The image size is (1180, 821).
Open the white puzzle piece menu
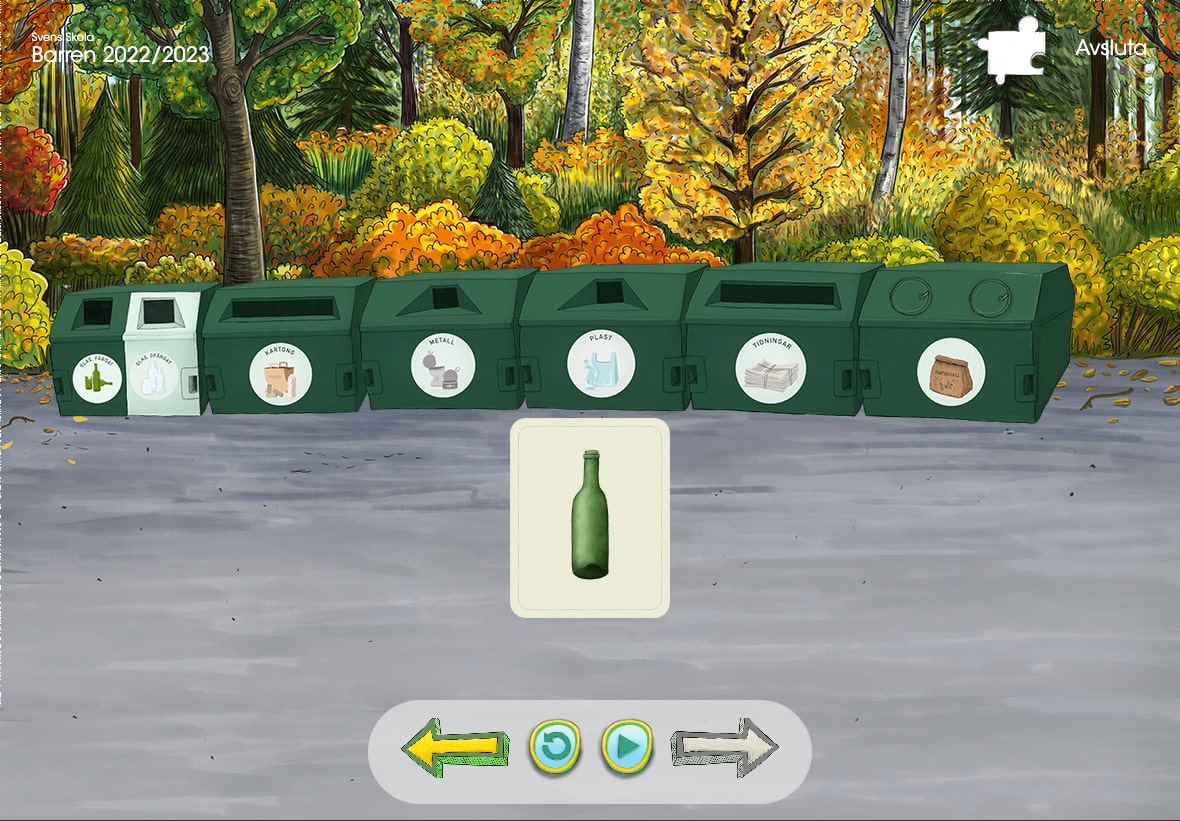[1012, 48]
